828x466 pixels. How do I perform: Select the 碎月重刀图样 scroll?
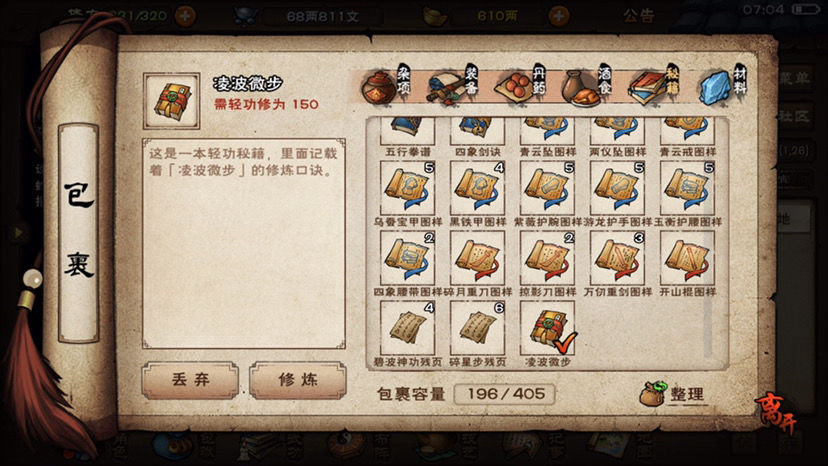pyautogui.click(x=477, y=258)
